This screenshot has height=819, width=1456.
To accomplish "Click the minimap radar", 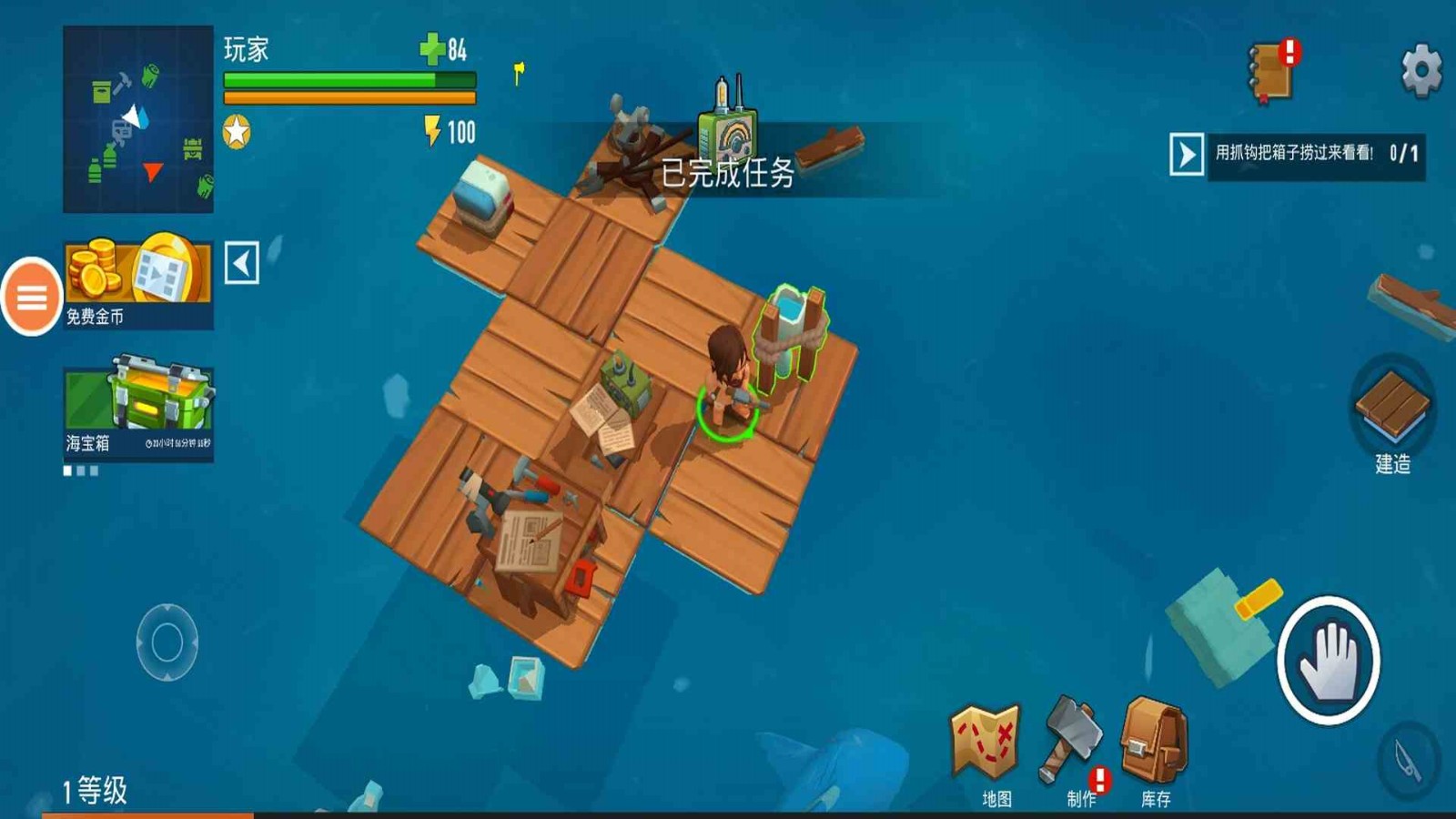I will [x=138, y=119].
